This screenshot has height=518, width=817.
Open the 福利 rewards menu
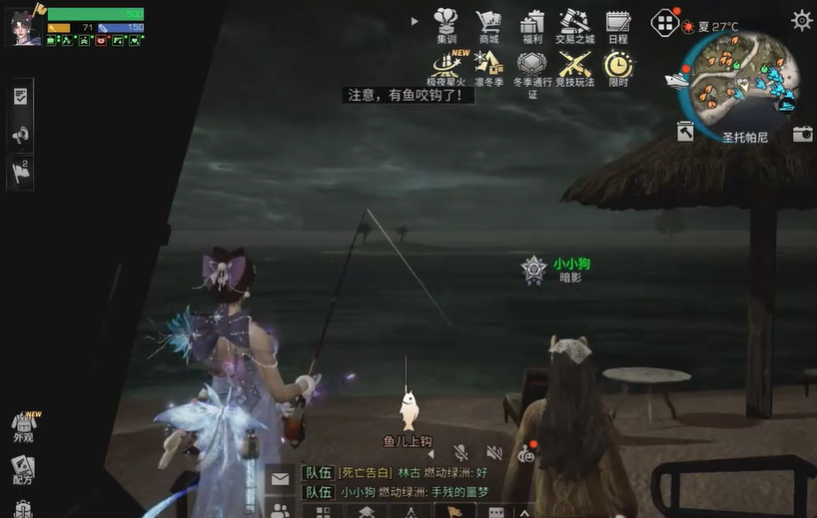point(532,24)
